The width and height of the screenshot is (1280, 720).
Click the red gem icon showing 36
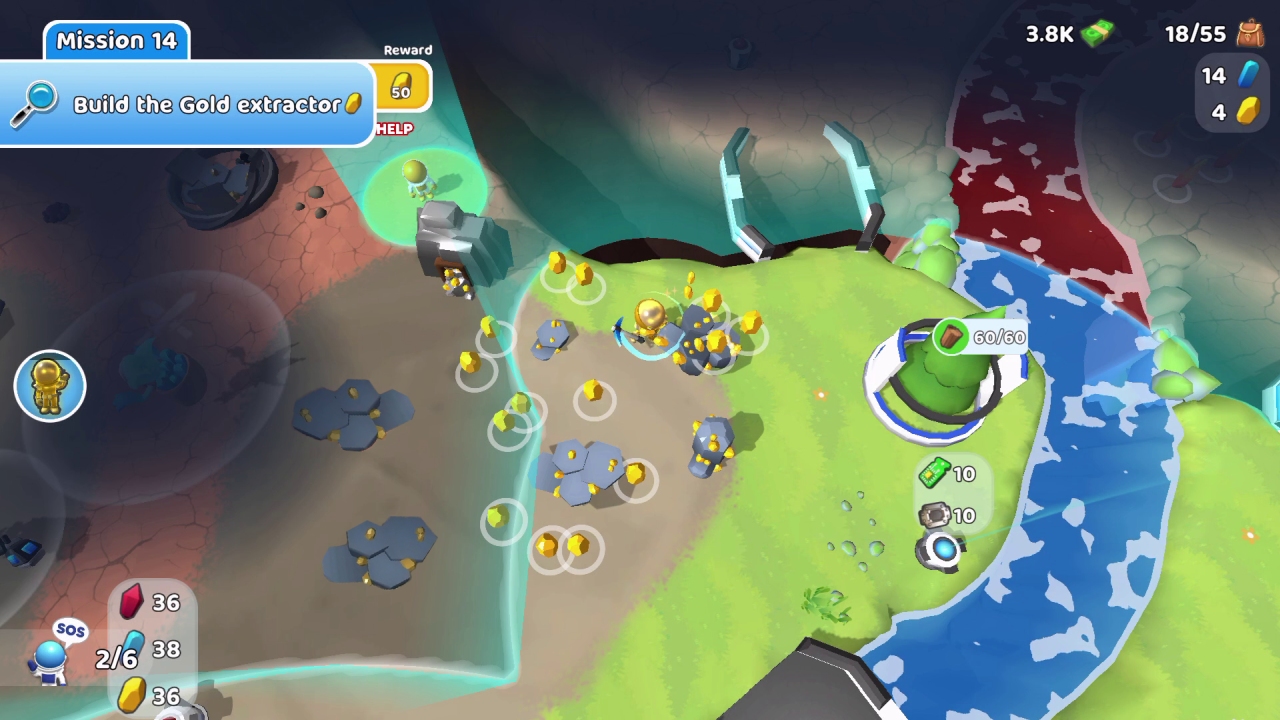131,602
